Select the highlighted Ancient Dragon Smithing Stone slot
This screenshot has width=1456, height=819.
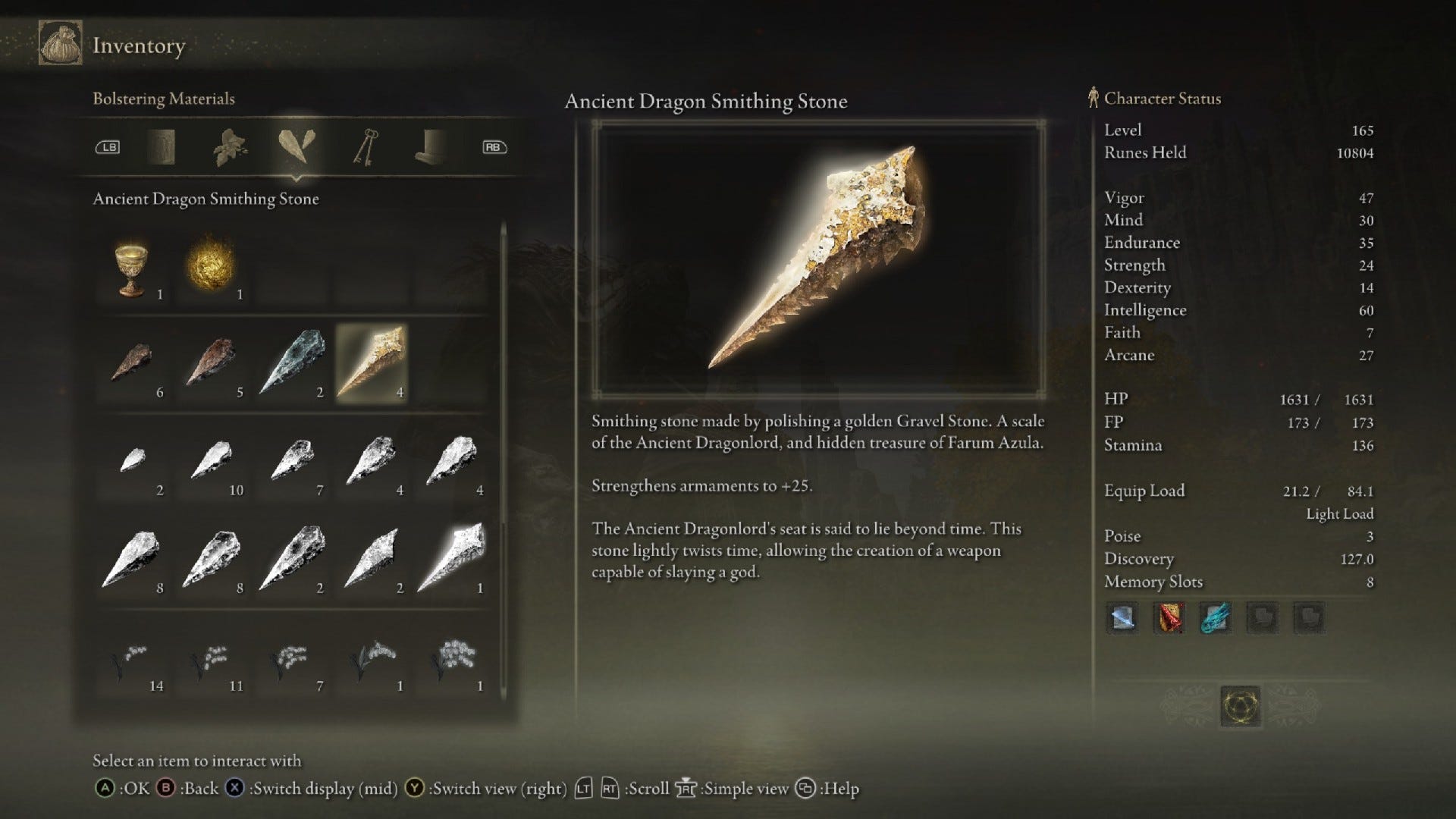click(372, 363)
